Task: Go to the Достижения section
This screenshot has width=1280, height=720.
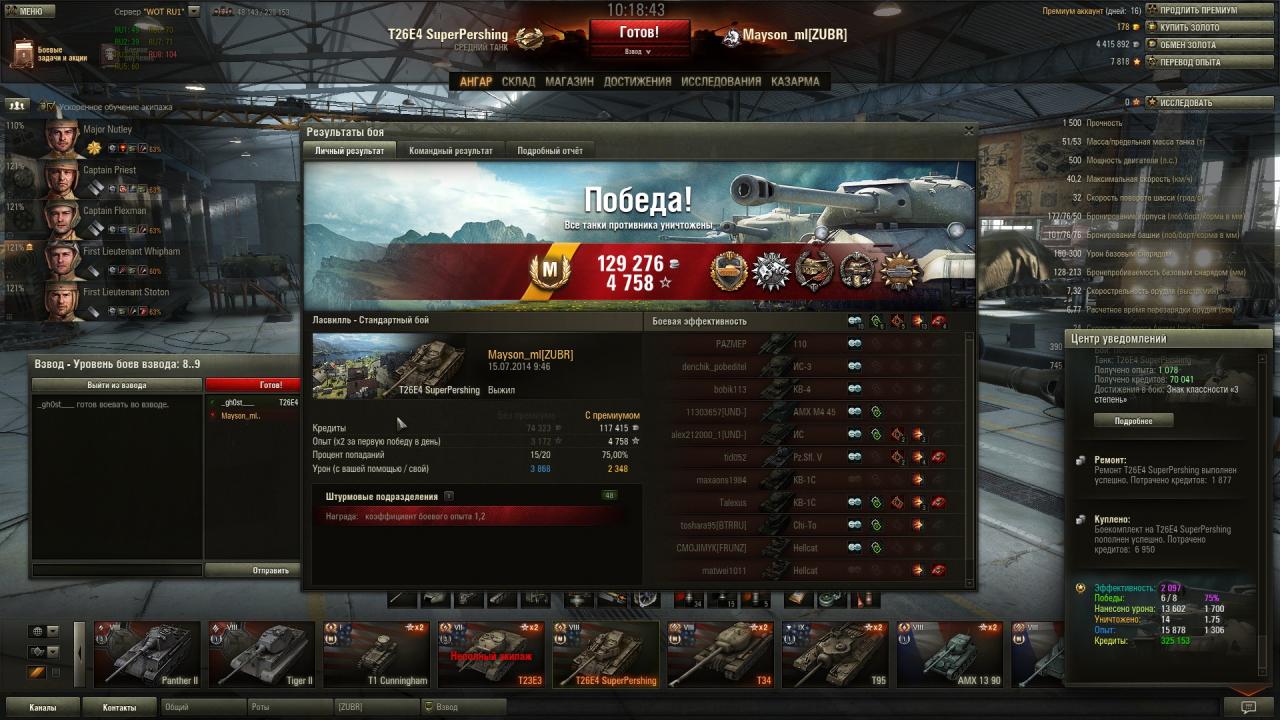Action: (637, 81)
